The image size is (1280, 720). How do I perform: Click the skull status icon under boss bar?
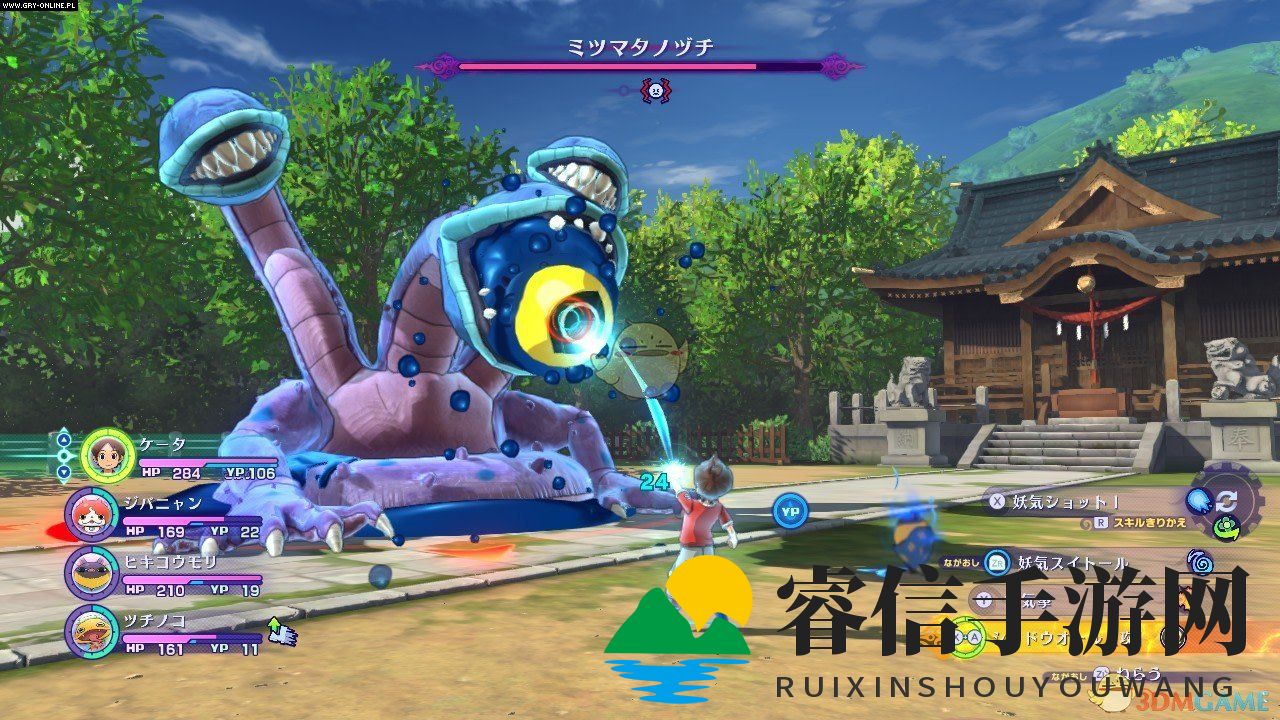click(654, 91)
